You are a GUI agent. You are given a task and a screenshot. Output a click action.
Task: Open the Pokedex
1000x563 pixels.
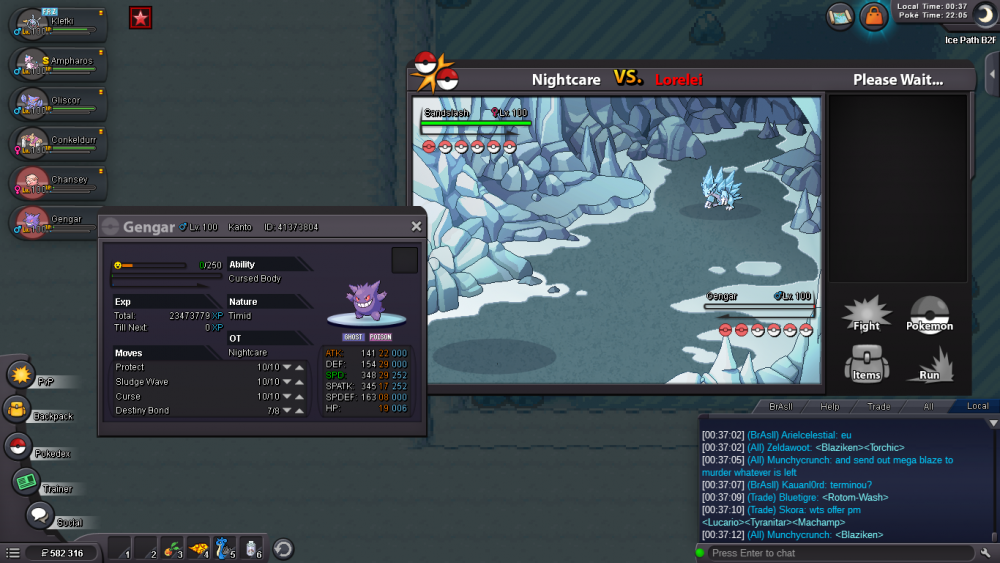coord(17,447)
